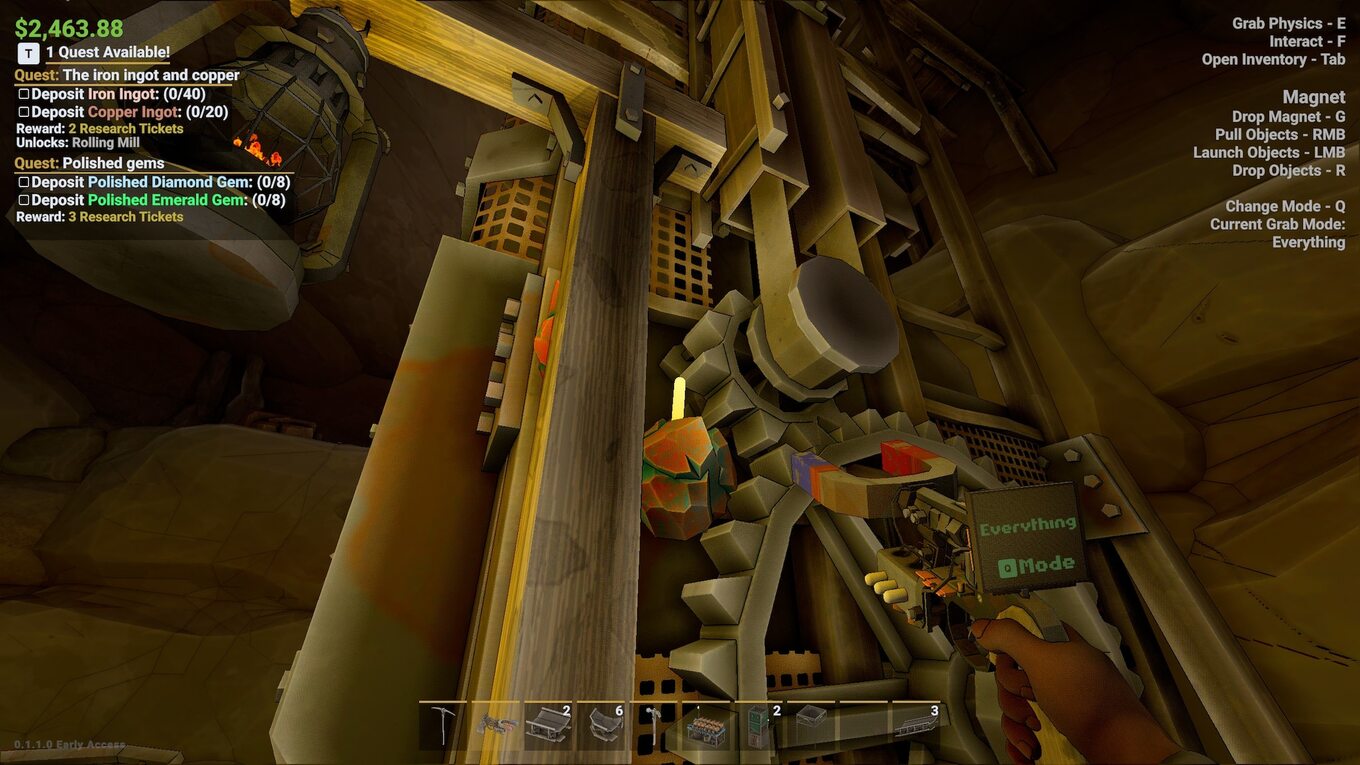The height and width of the screenshot is (765, 1360).
Task: Choose the conveyor slot with count 2
Action: [547, 725]
